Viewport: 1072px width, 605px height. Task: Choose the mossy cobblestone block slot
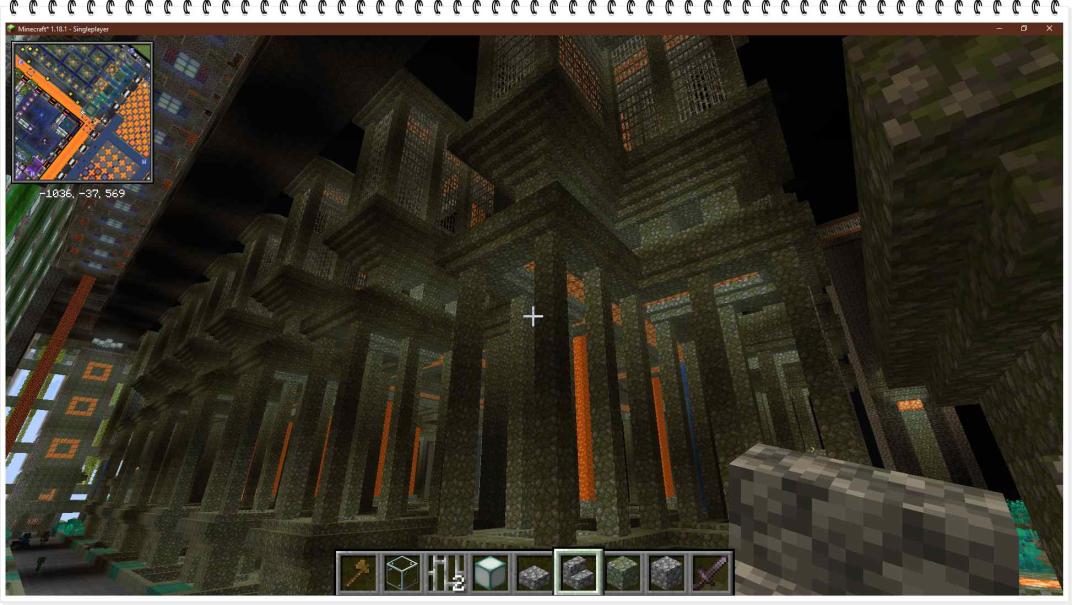622,572
